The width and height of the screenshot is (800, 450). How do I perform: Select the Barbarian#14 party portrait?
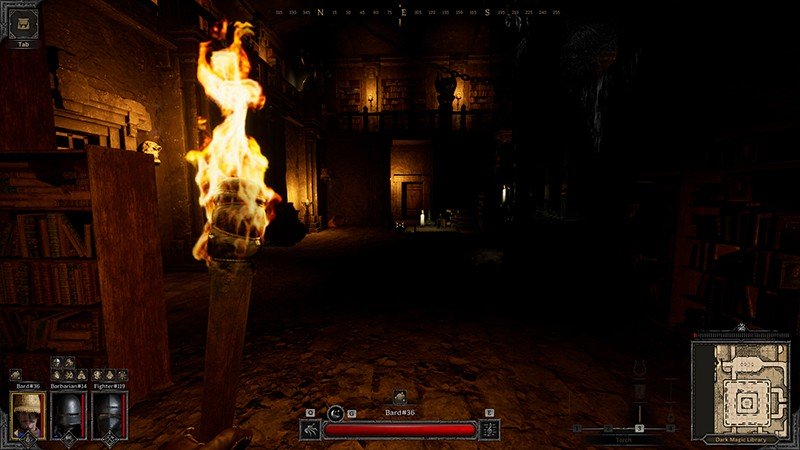click(68, 414)
